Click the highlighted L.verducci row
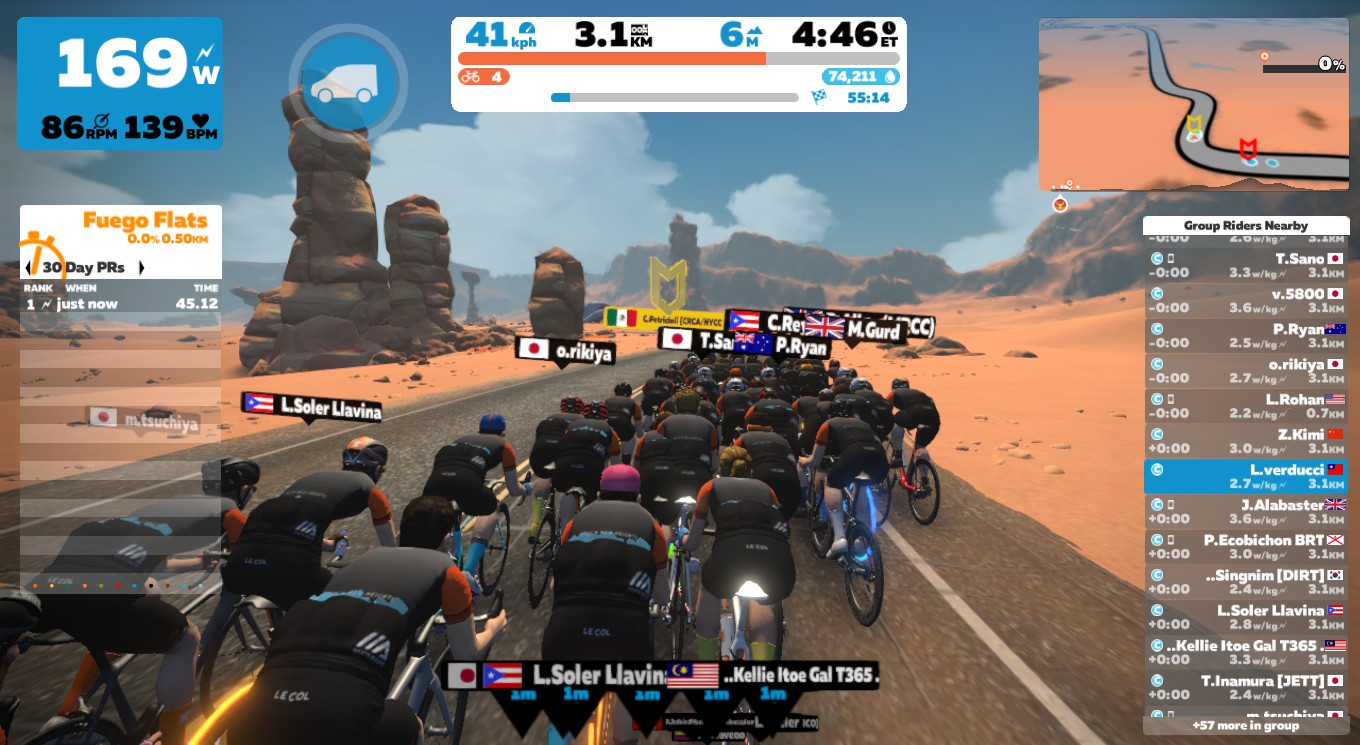Screen dimensions: 1360x745 (x=1246, y=476)
